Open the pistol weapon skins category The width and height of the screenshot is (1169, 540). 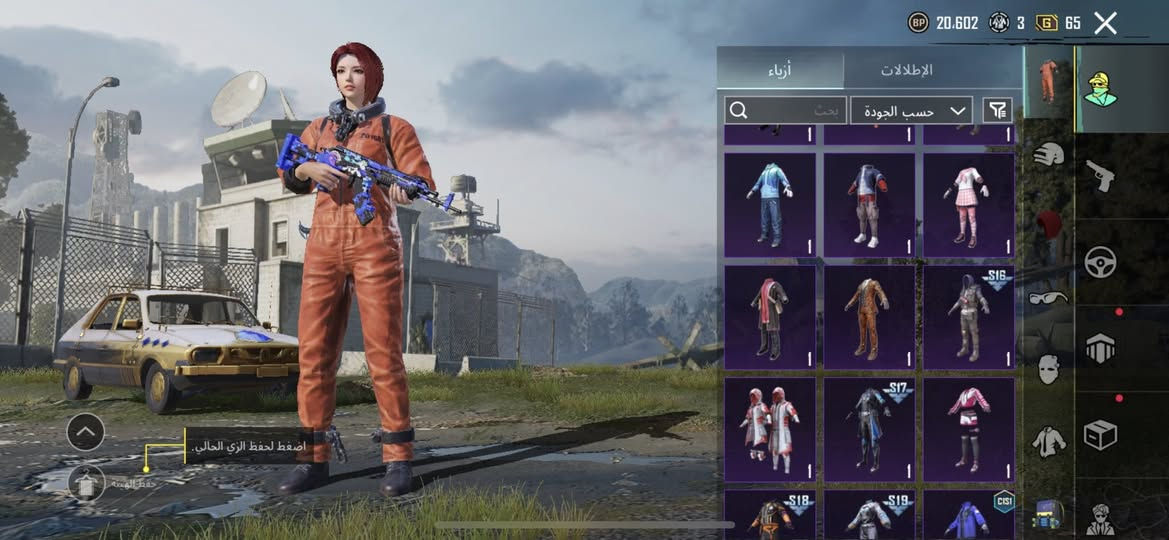point(1100,176)
